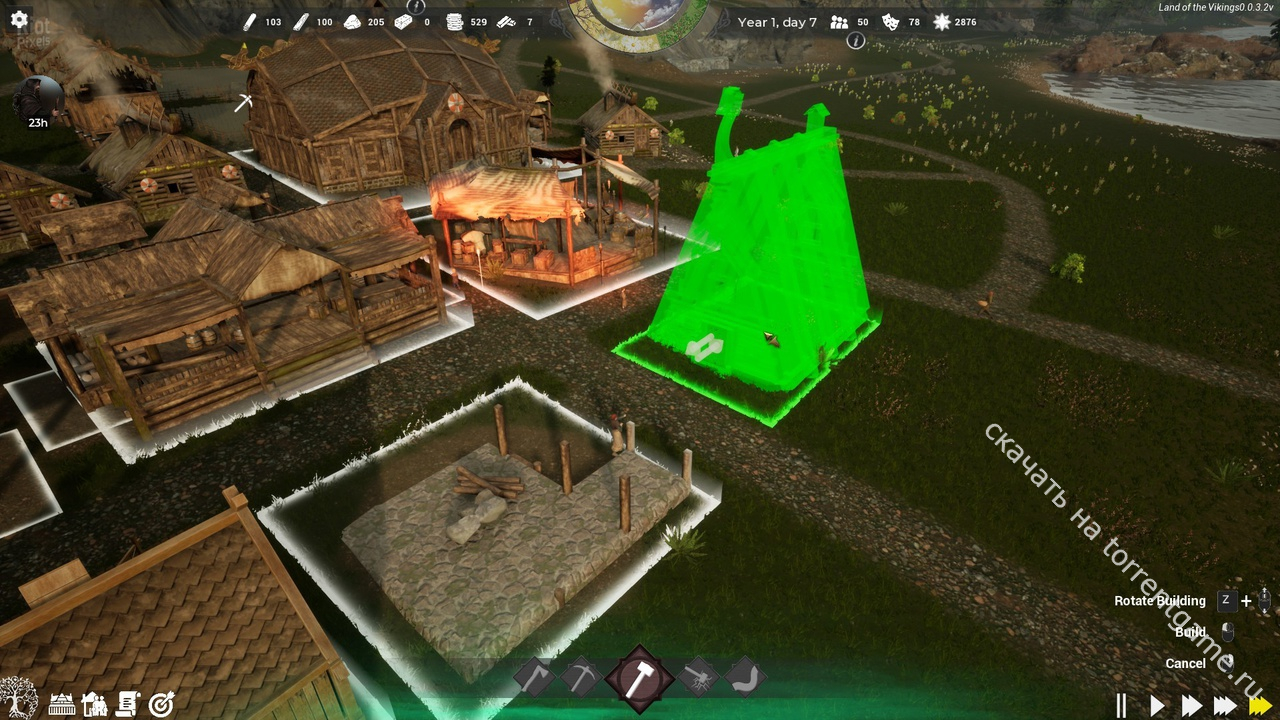Screen dimensions: 1280x720
Task: Select the demolish hammer tool
Action: pos(698,677)
